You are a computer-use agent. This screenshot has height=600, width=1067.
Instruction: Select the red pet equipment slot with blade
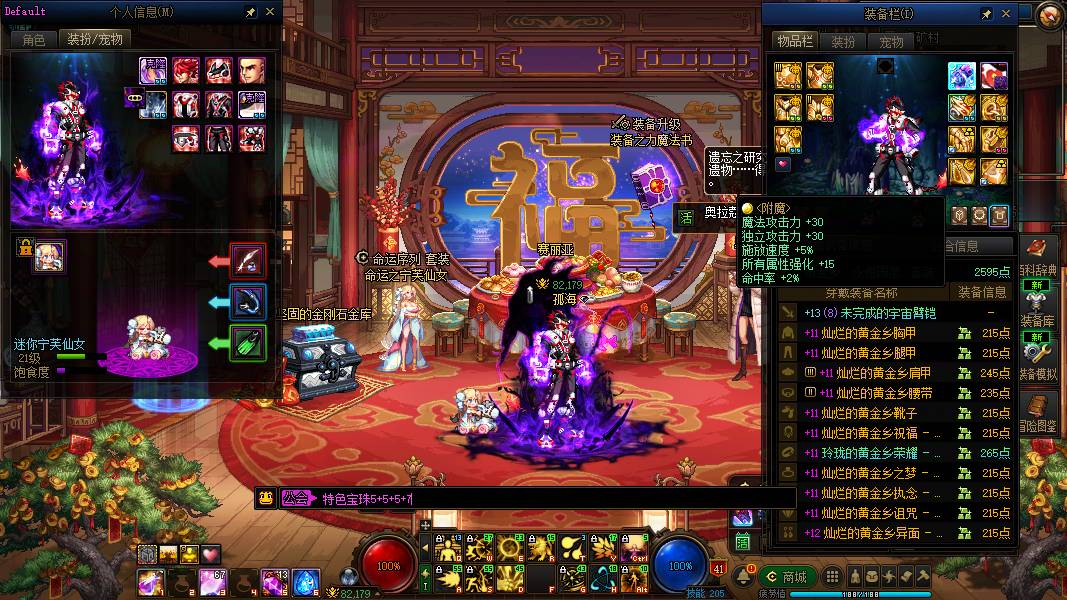(x=248, y=261)
